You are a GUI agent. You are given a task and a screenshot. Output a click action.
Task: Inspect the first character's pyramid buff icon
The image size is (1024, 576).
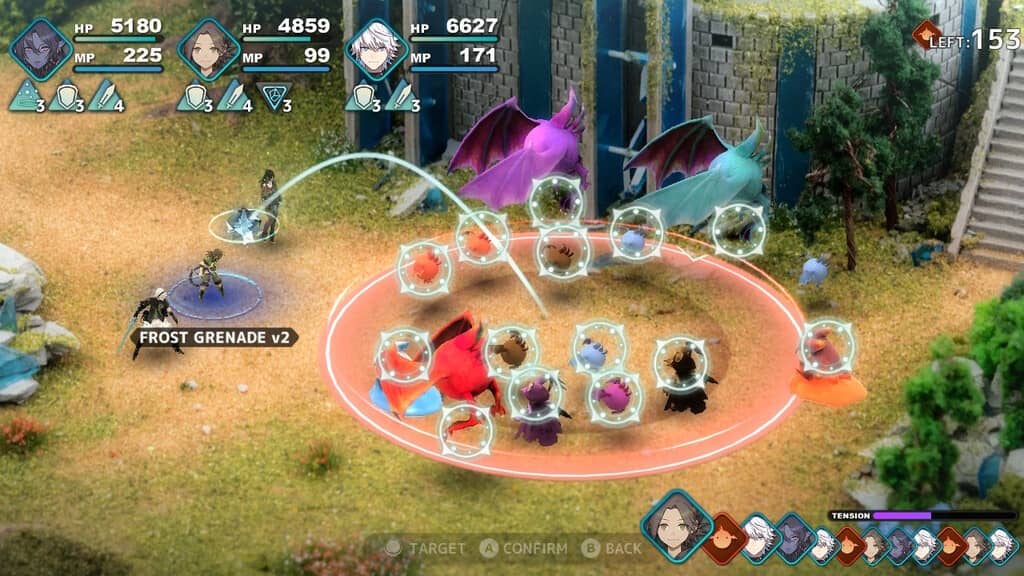[23, 97]
